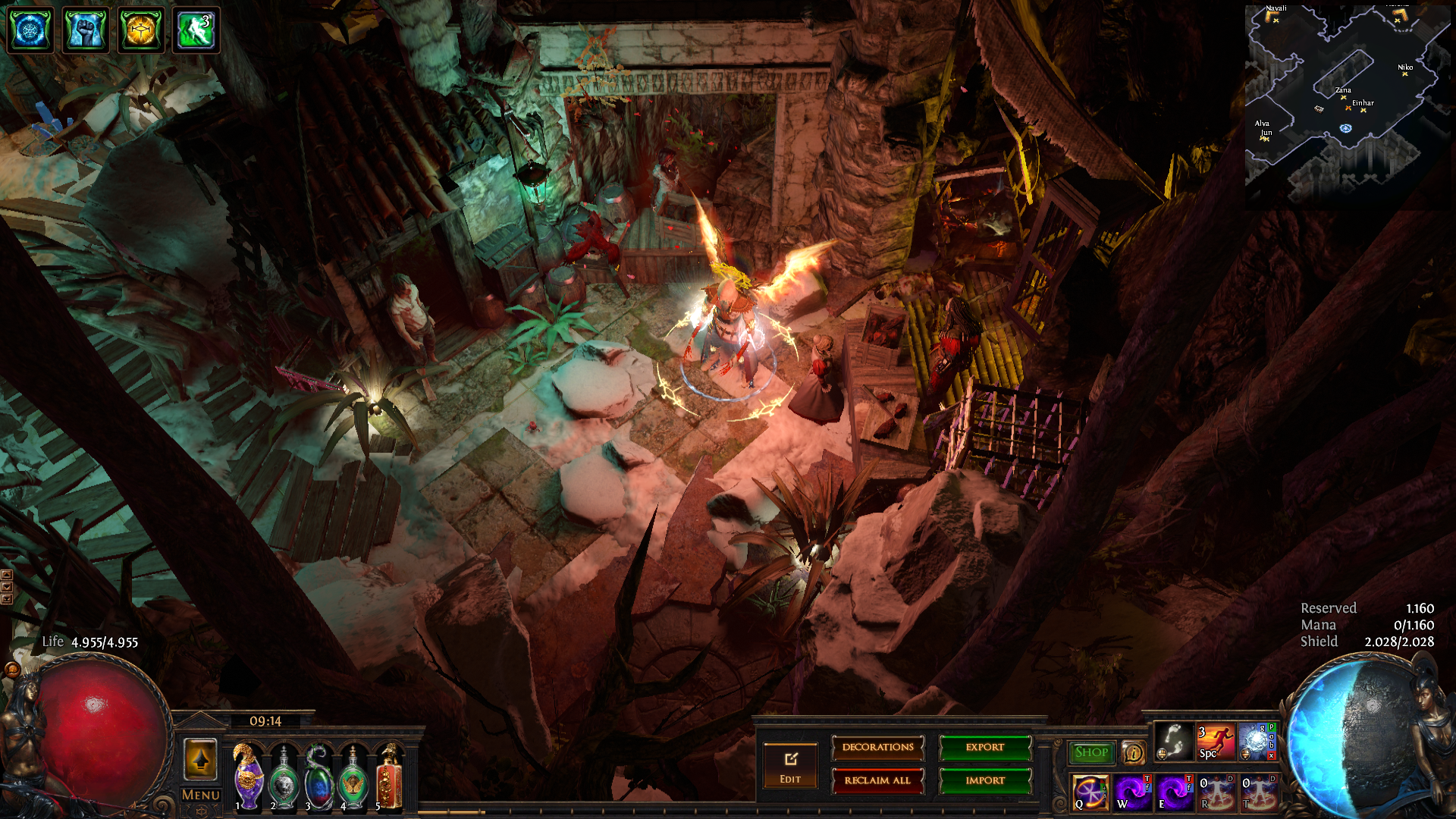The image size is (1456, 819).
Task: Activate the running figure Spc skill
Action: (1216, 741)
